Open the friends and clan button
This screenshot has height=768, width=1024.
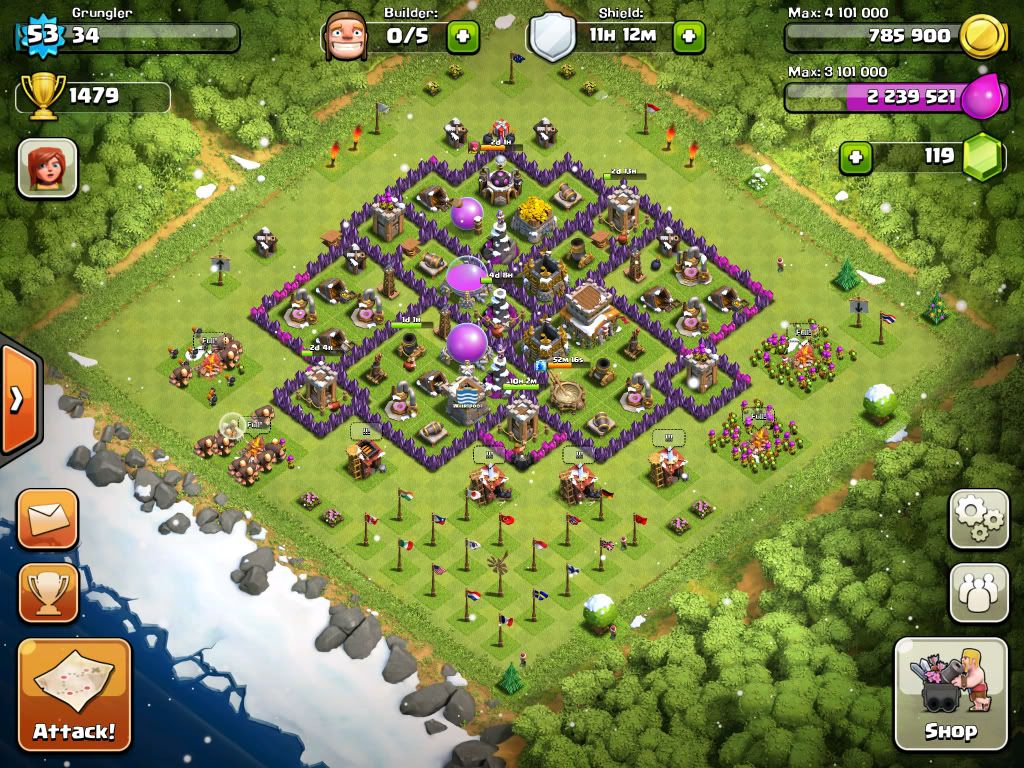(978, 592)
